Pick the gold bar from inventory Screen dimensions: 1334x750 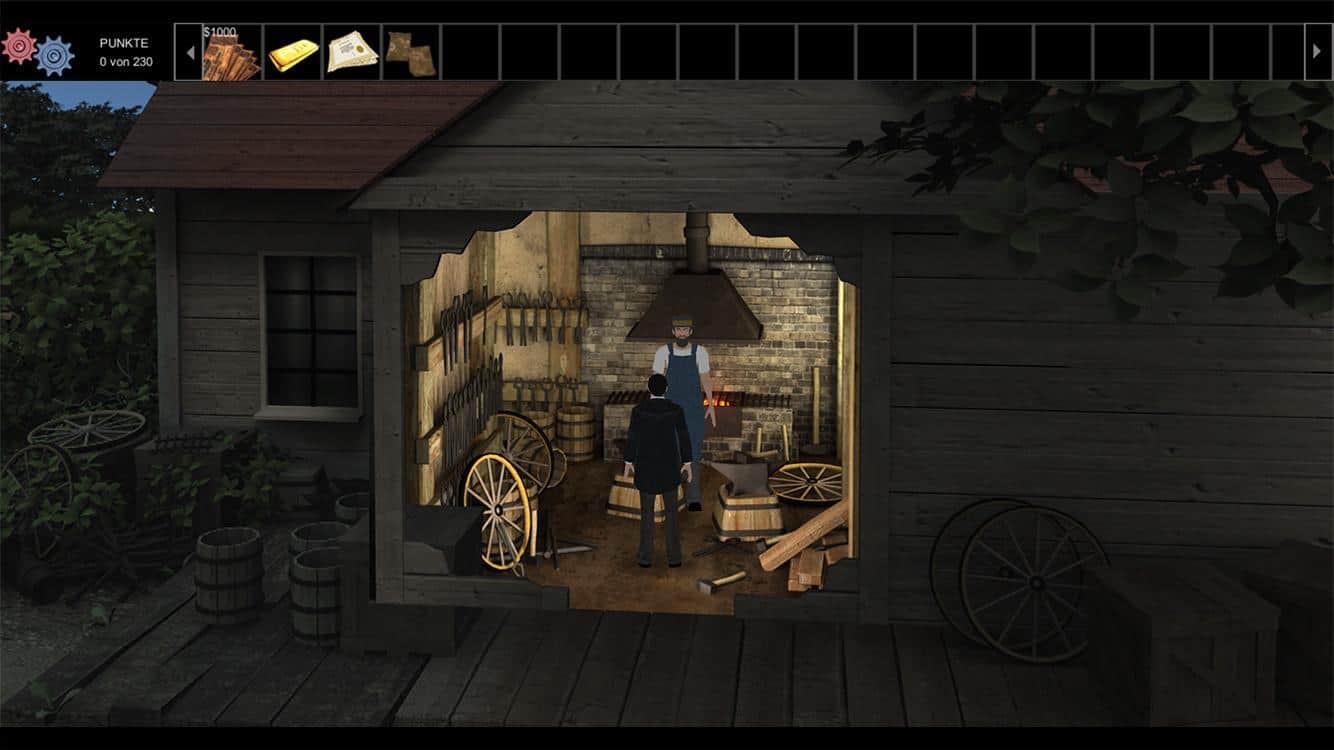click(x=293, y=52)
